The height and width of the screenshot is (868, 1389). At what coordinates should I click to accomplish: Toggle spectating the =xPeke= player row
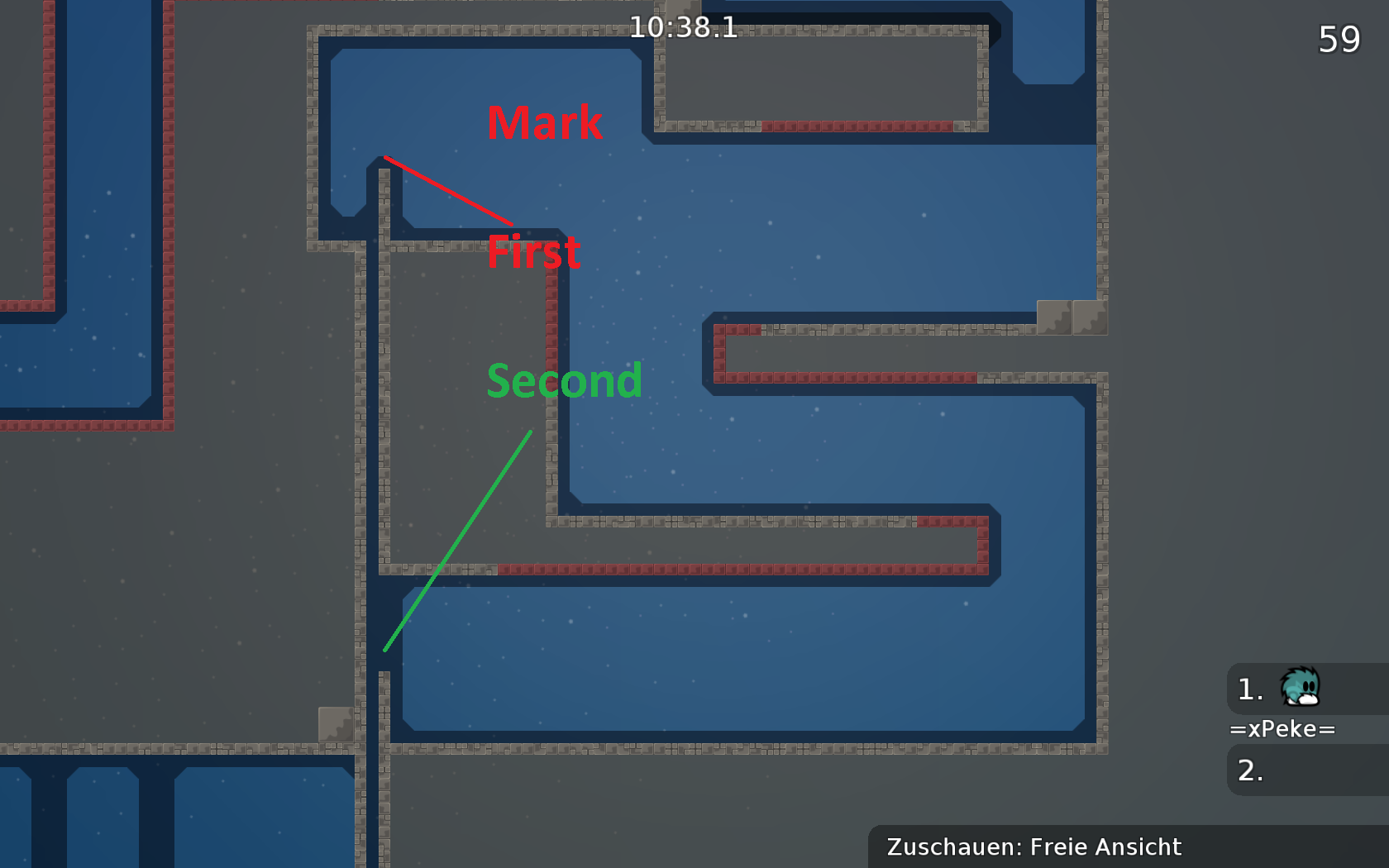pyautogui.click(x=1283, y=728)
